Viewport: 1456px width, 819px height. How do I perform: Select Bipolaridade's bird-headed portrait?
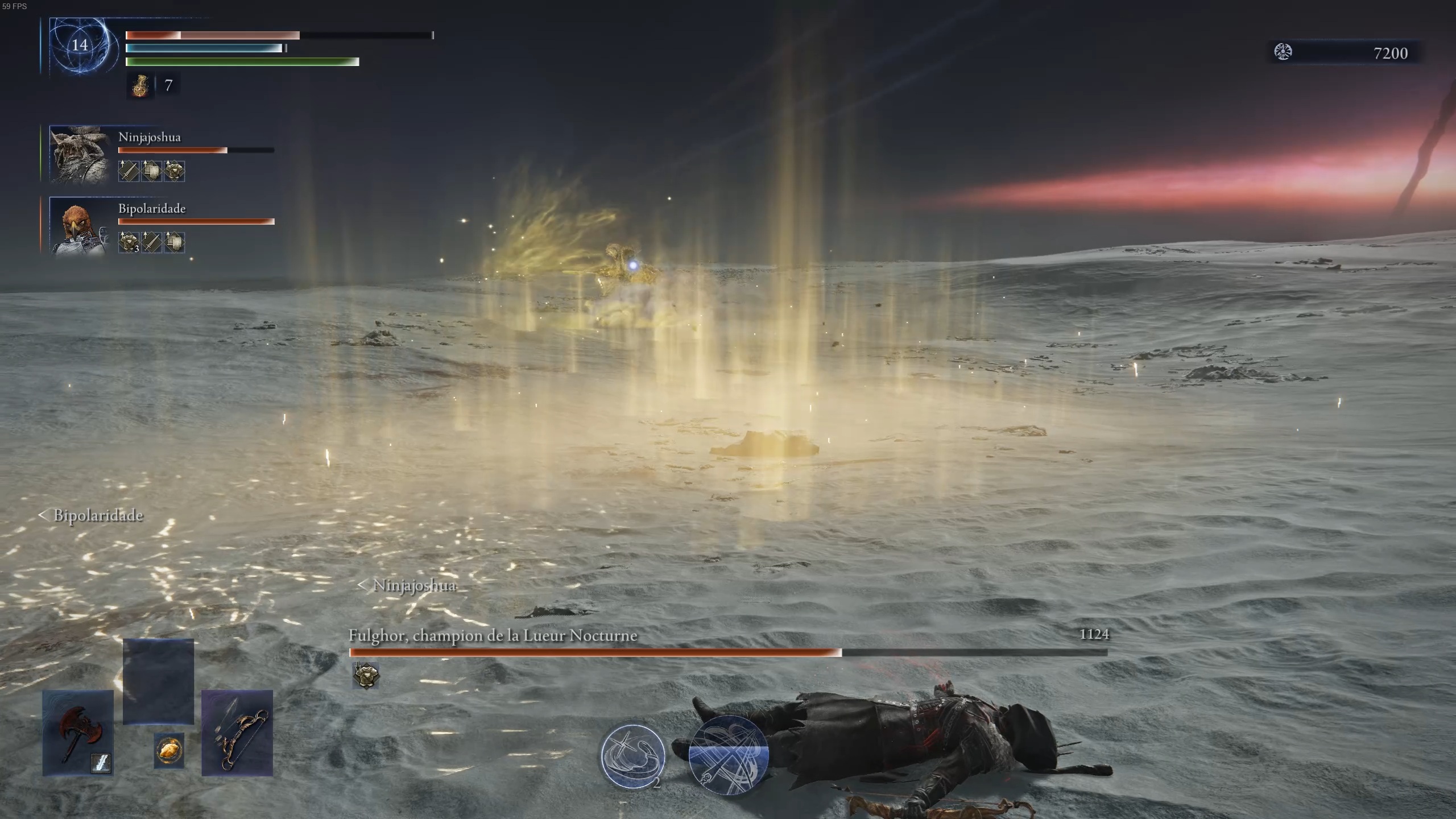79,226
